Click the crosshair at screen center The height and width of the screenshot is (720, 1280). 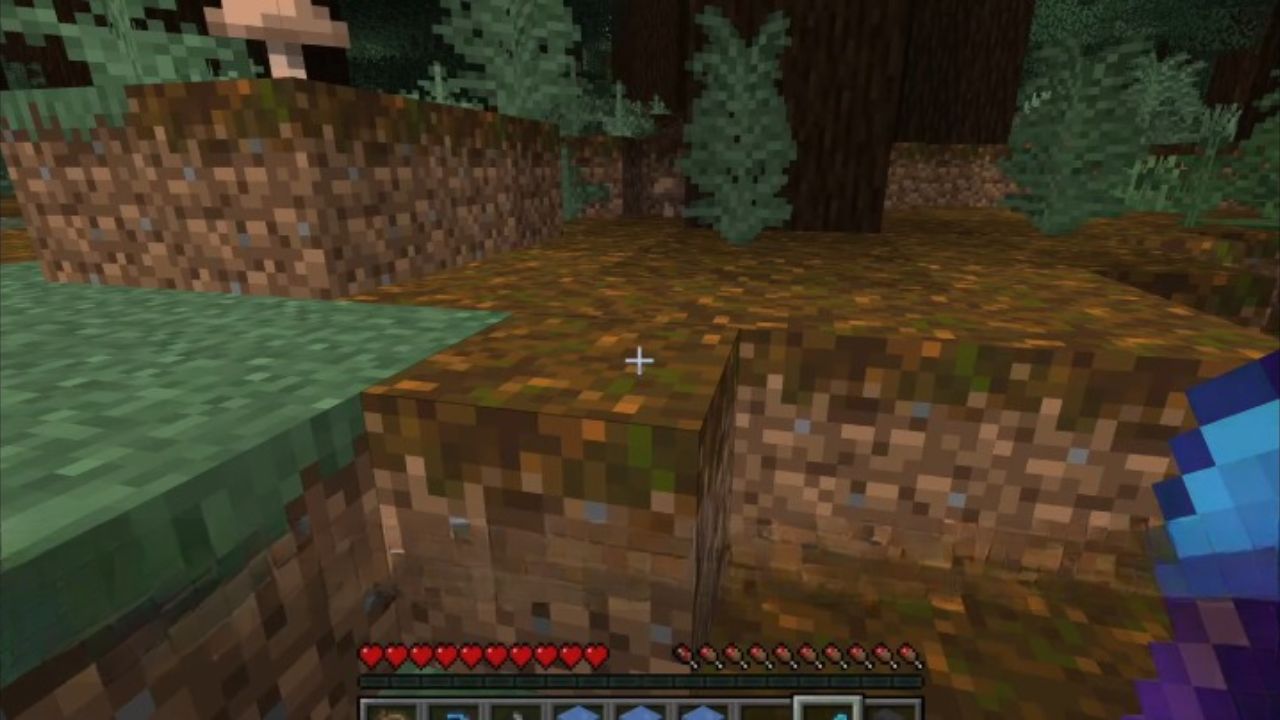point(639,360)
